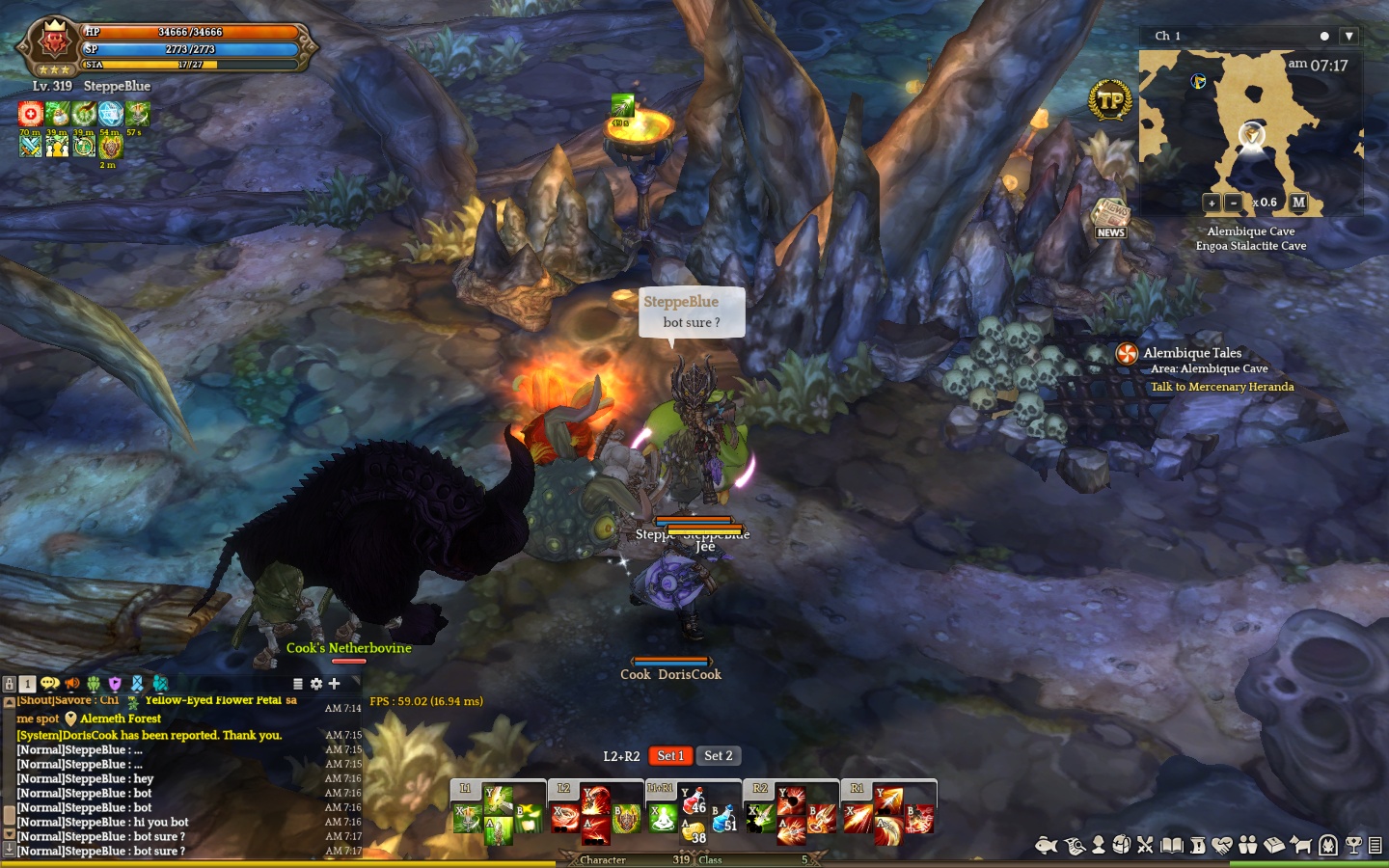Zoom out the minimap with minus button
The width and height of the screenshot is (1389, 868).
(x=1233, y=203)
